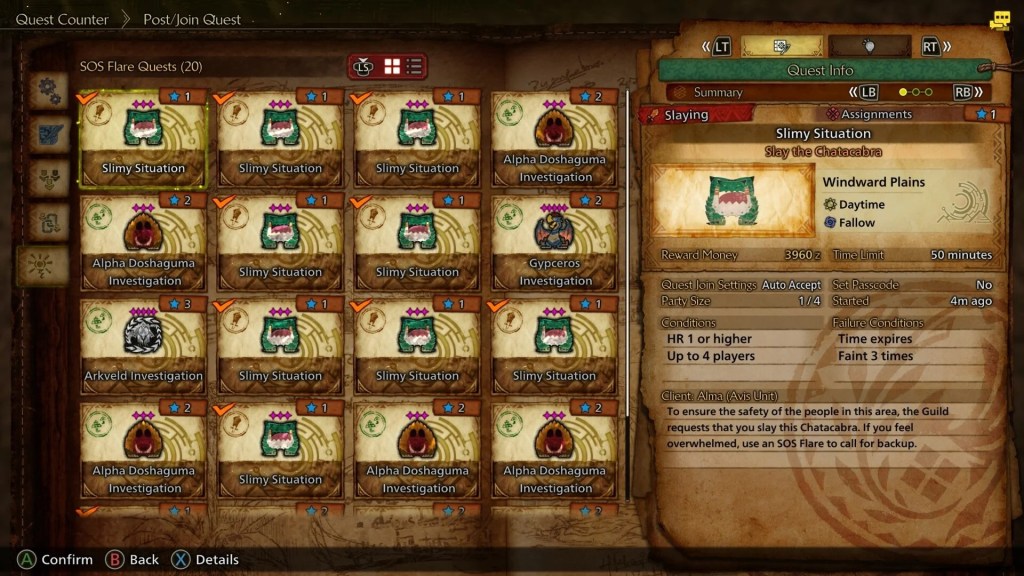Switch to the Quest Info map-icon tab
The image size is (1024, 576).
tap(782, 46)
